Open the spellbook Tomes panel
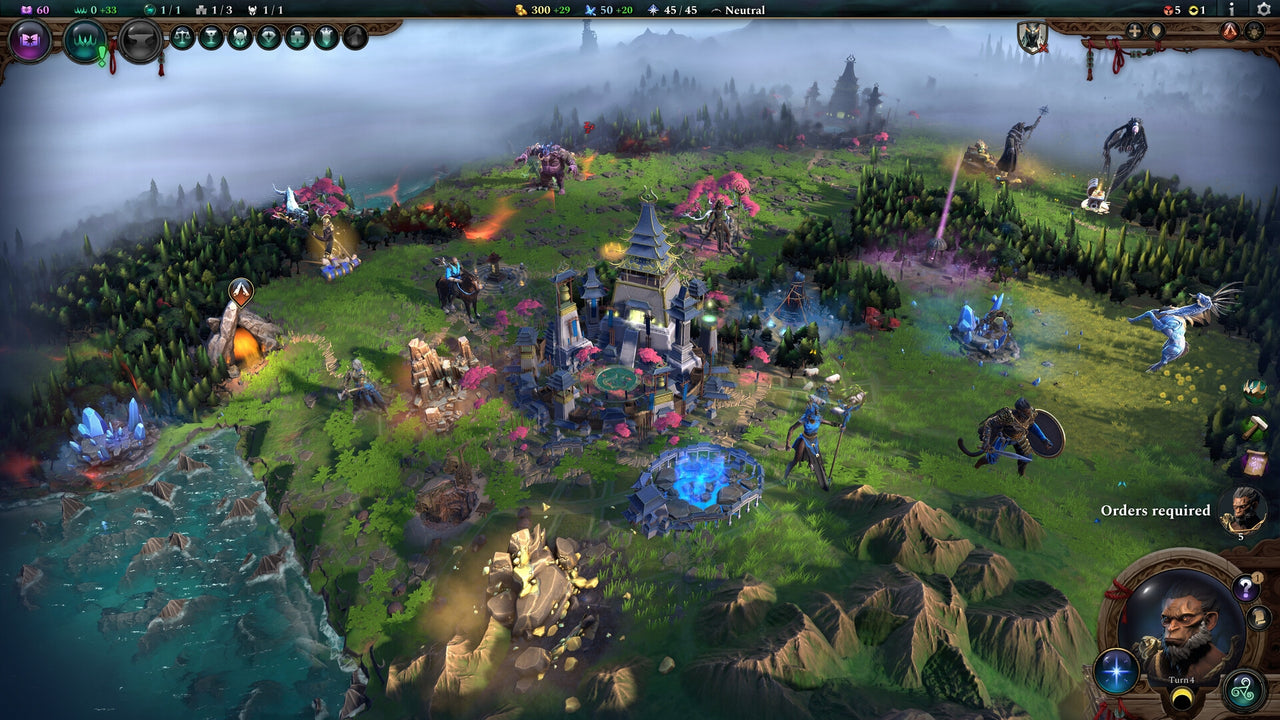 coord(28,38)
